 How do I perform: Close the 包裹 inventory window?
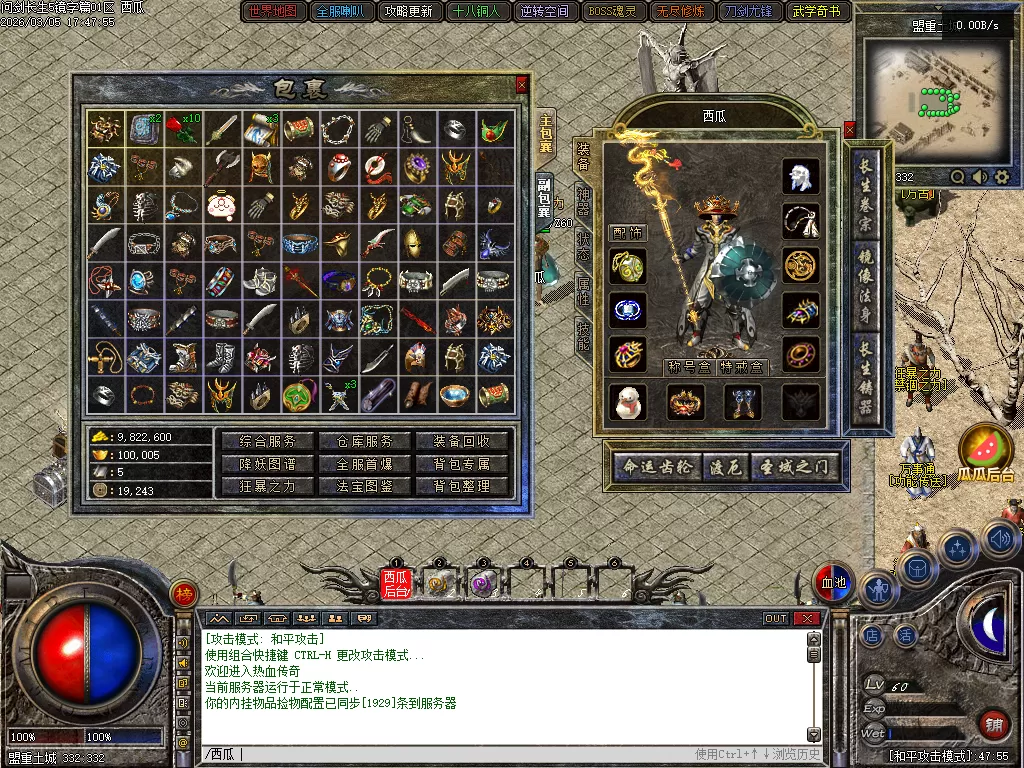(521, 86)
